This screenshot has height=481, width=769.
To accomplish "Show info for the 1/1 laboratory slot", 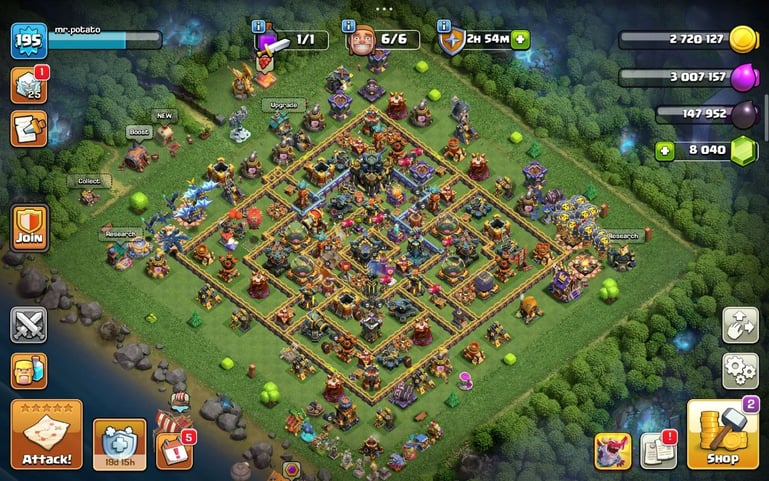I will pos(259,25).
